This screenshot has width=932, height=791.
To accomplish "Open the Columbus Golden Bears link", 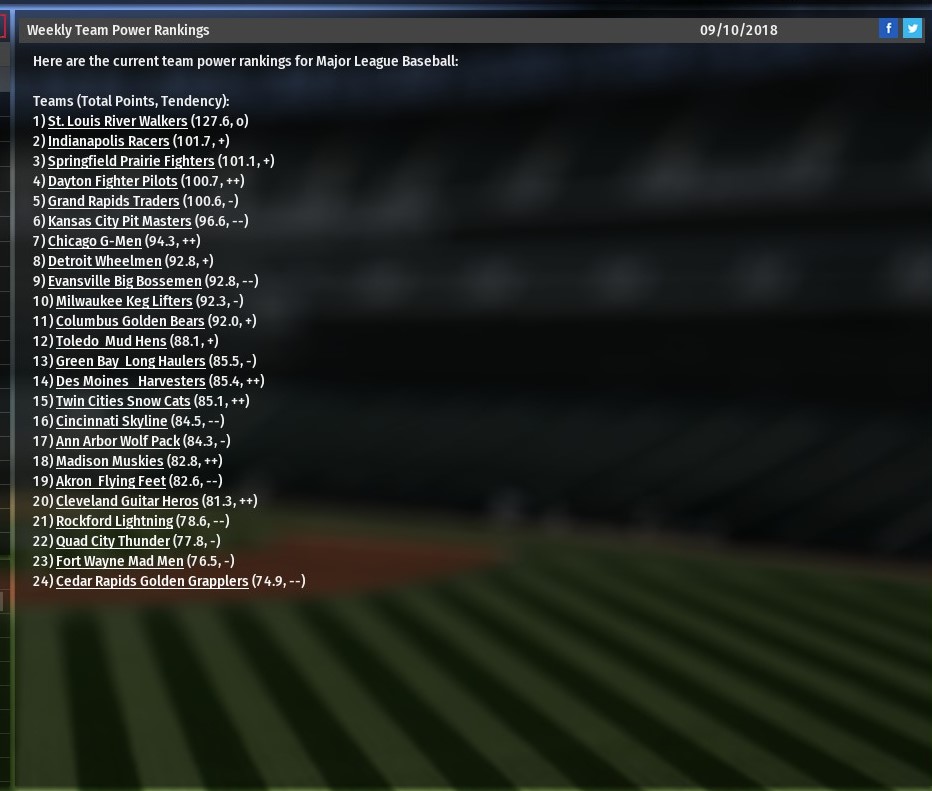I will click(x=130, y=321).
